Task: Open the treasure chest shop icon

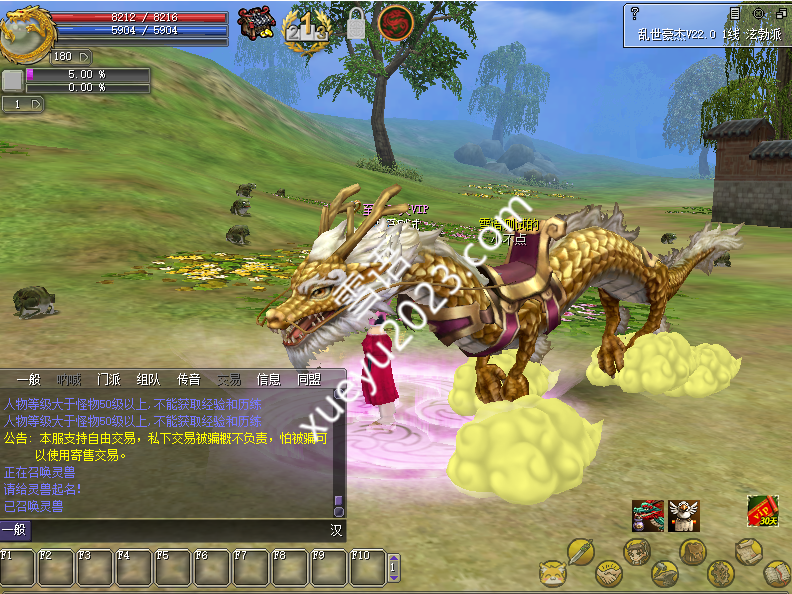Action: [260, 22]
